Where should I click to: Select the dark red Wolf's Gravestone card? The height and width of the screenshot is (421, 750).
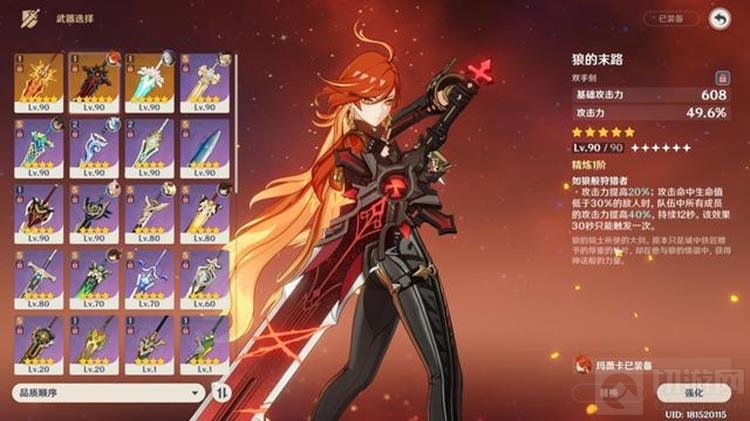tap(93, 82)
